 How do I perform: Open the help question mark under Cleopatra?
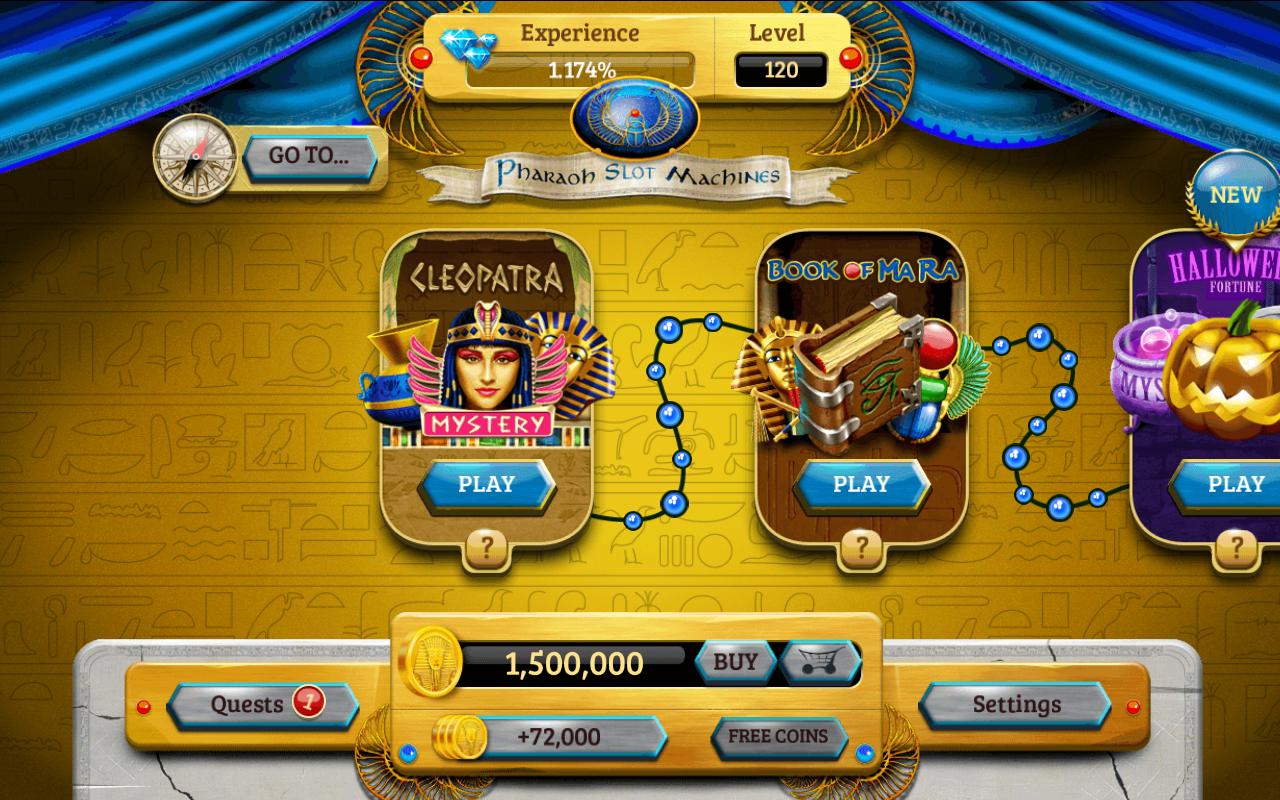(486, 547)
